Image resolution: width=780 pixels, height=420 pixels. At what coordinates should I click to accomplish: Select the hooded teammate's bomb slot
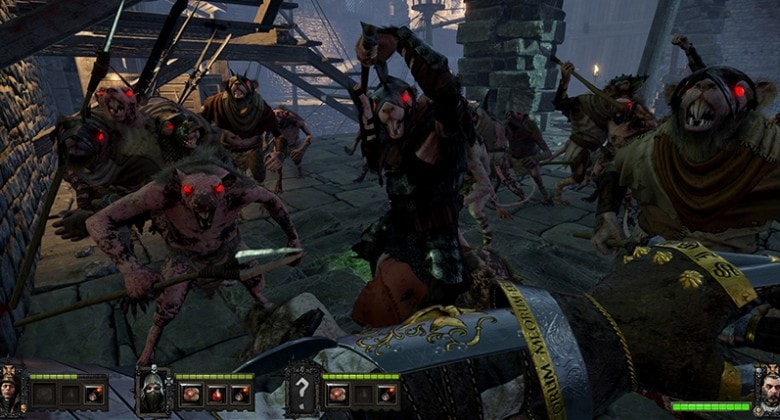241,394
